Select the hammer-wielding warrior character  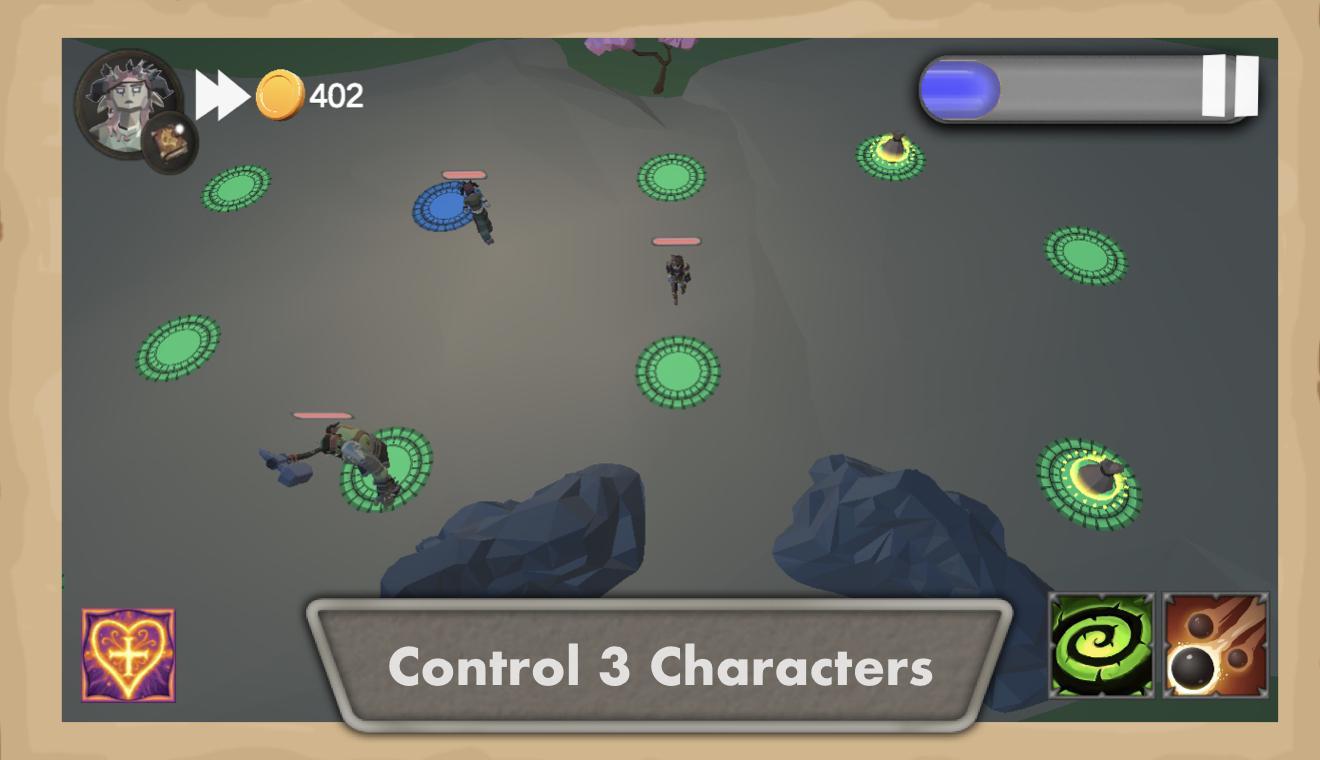[x=350, y=450]
